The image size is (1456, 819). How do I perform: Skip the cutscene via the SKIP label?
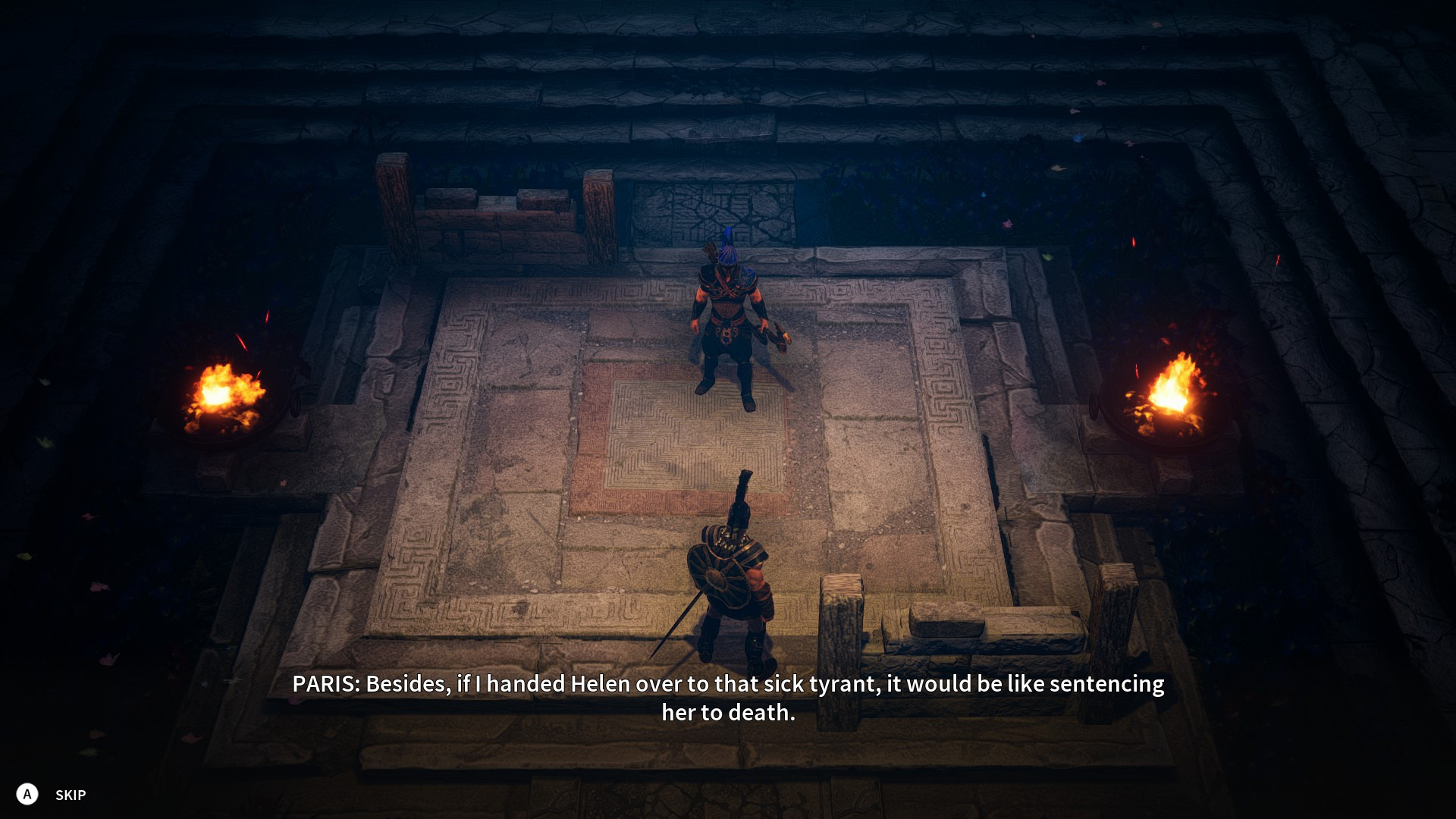(70, 795)
